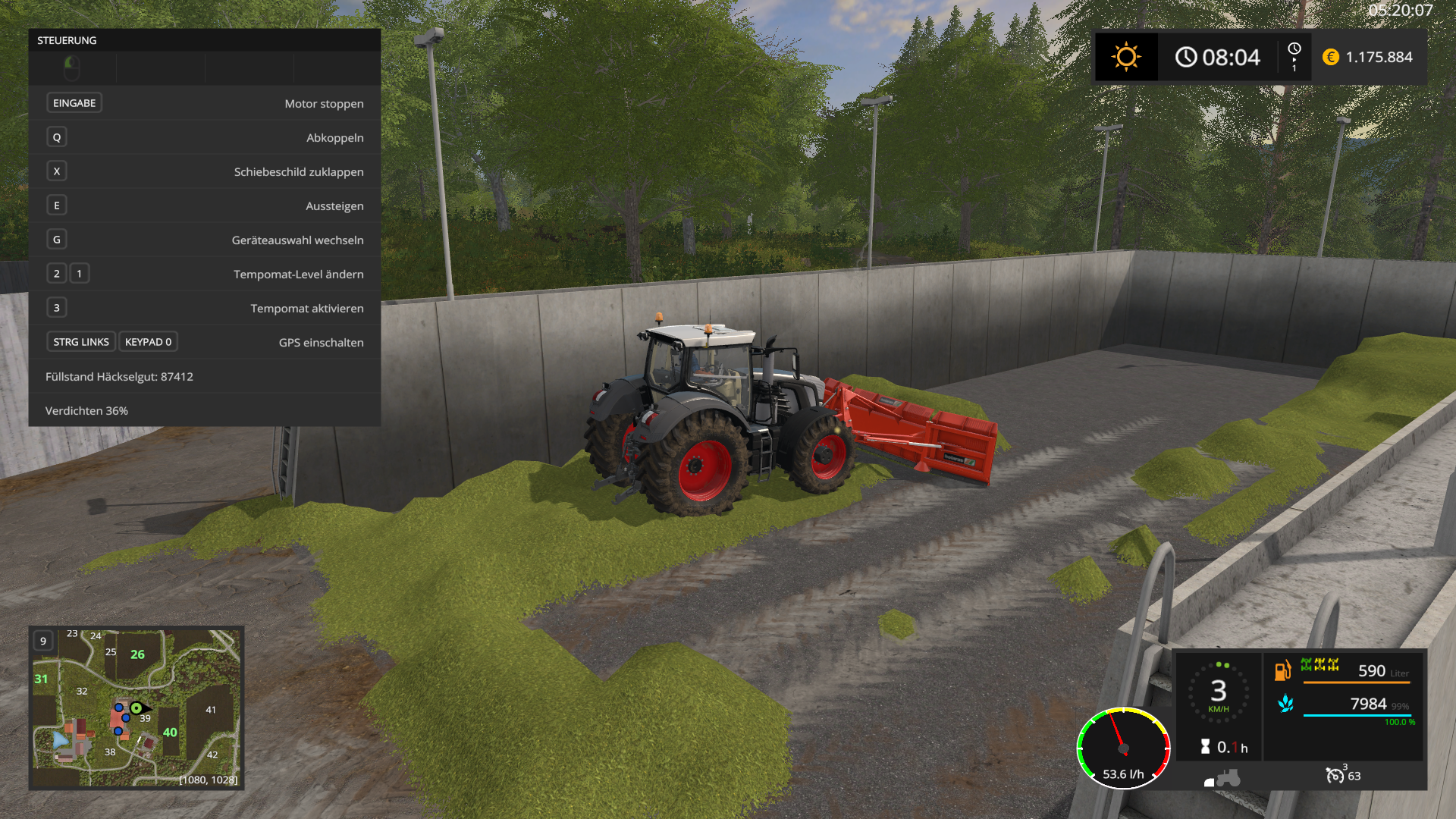Click the time scale clock icon
This screenshot has width=1456, height=819.
point(1294,50)
